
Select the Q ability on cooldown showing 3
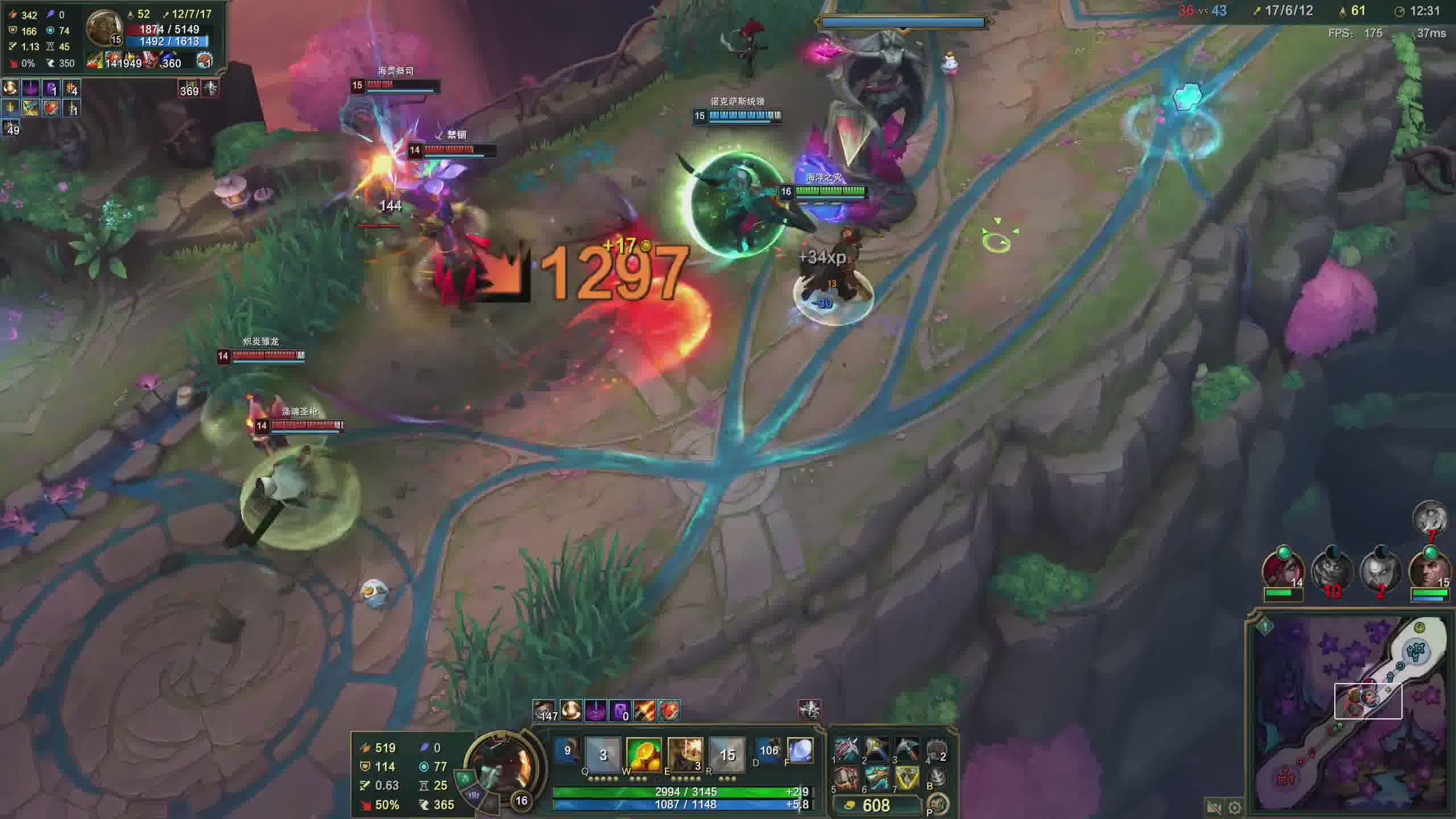[x=603, y=755]
